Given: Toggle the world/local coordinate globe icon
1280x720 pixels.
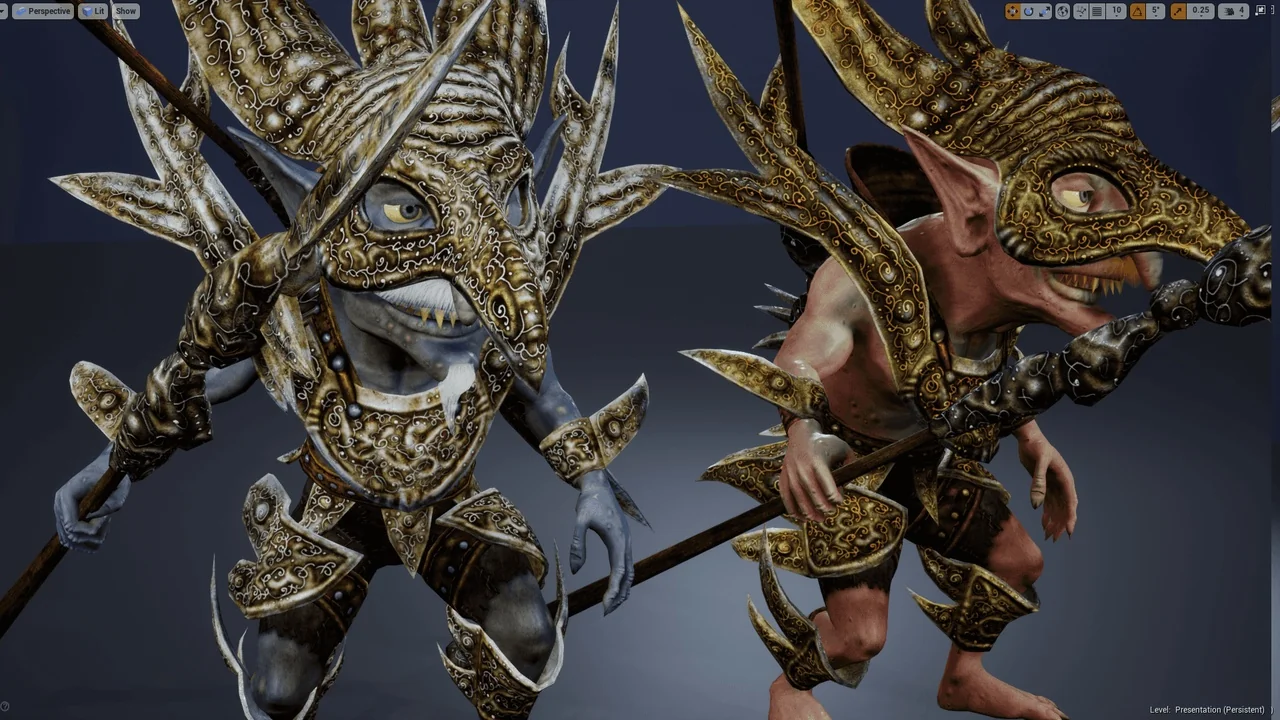Looking at the screenshot, I should tap(1063, 11).
